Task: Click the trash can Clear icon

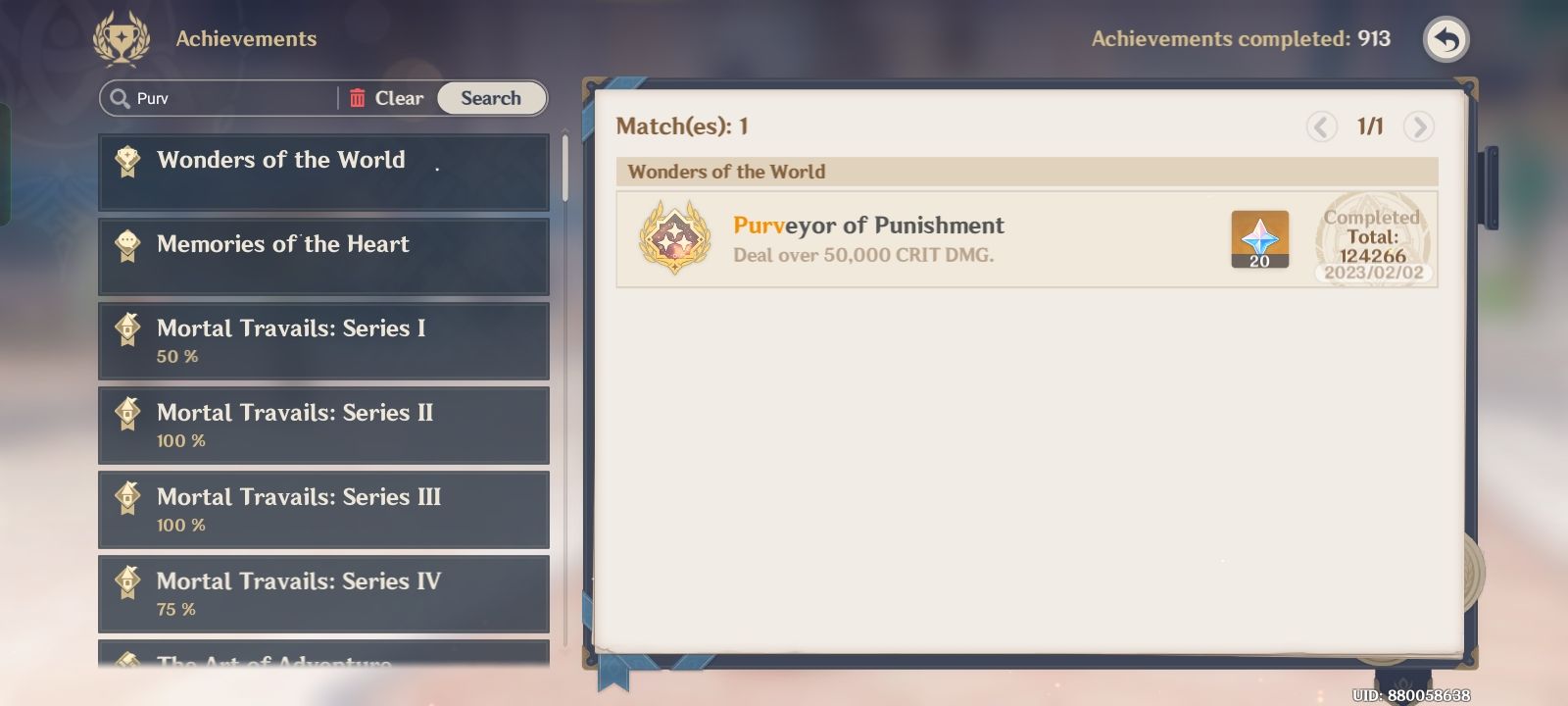Action: [x=359, y=97]
